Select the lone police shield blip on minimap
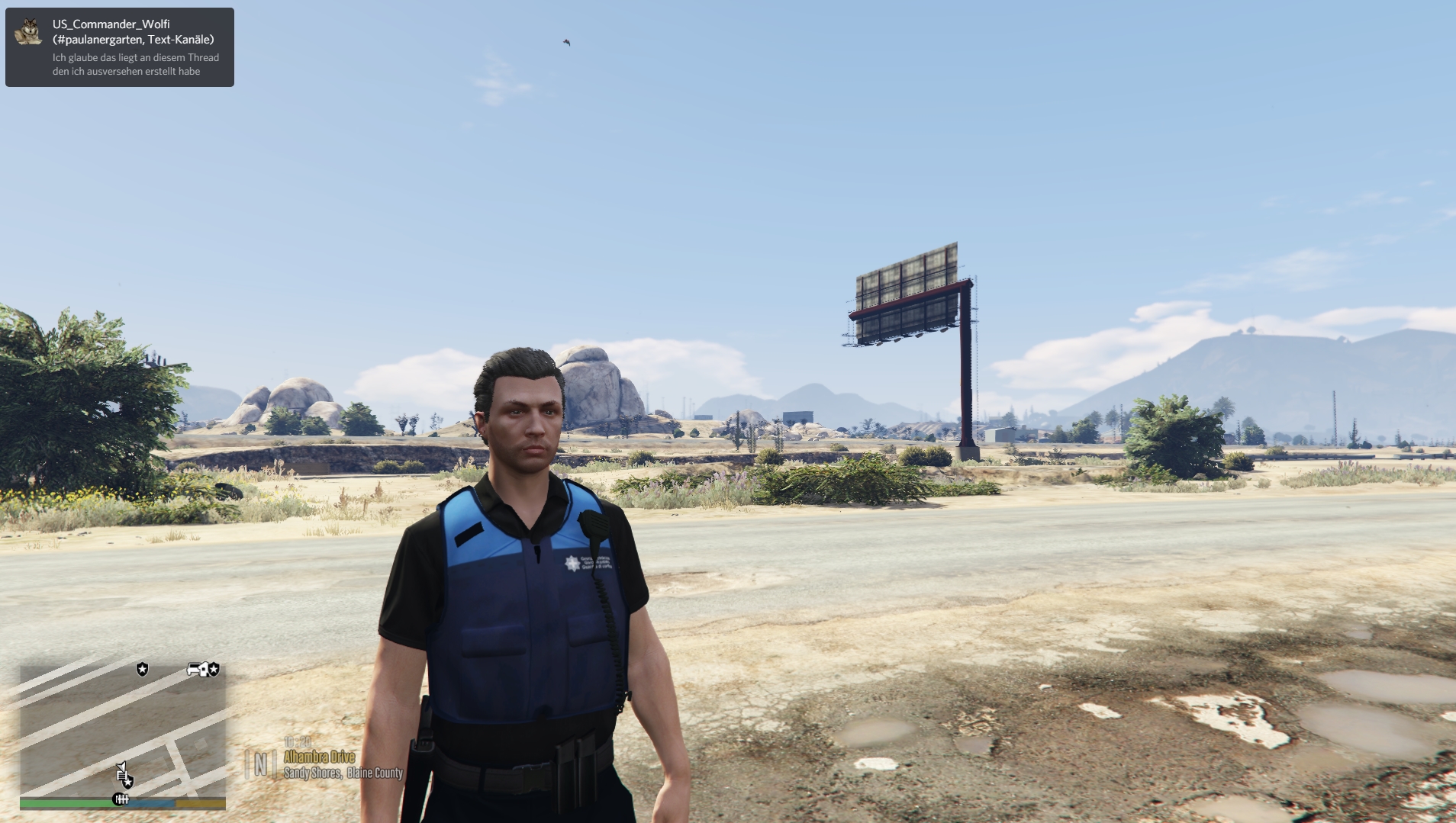This screenshot has height=823, width=1456. click(x=142, y=669)
